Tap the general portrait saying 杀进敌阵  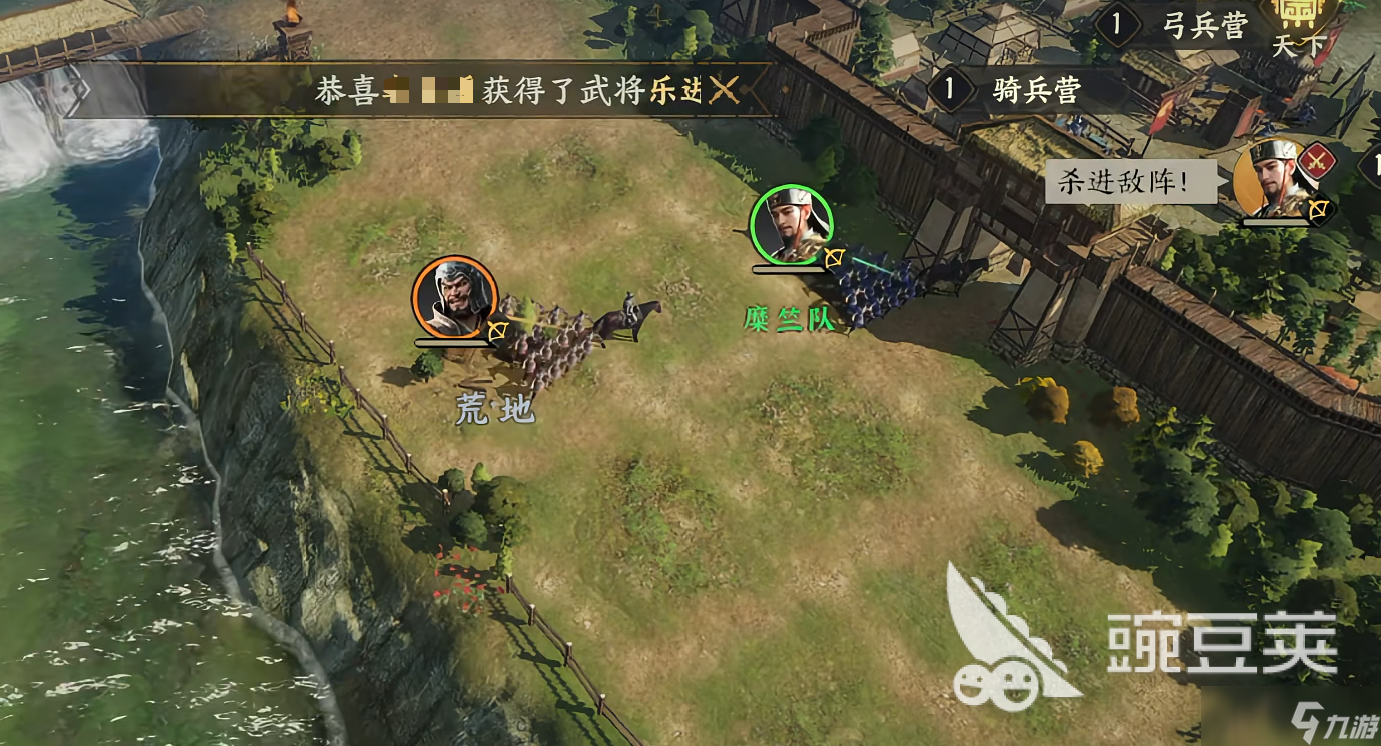[x=1273, y=182]
